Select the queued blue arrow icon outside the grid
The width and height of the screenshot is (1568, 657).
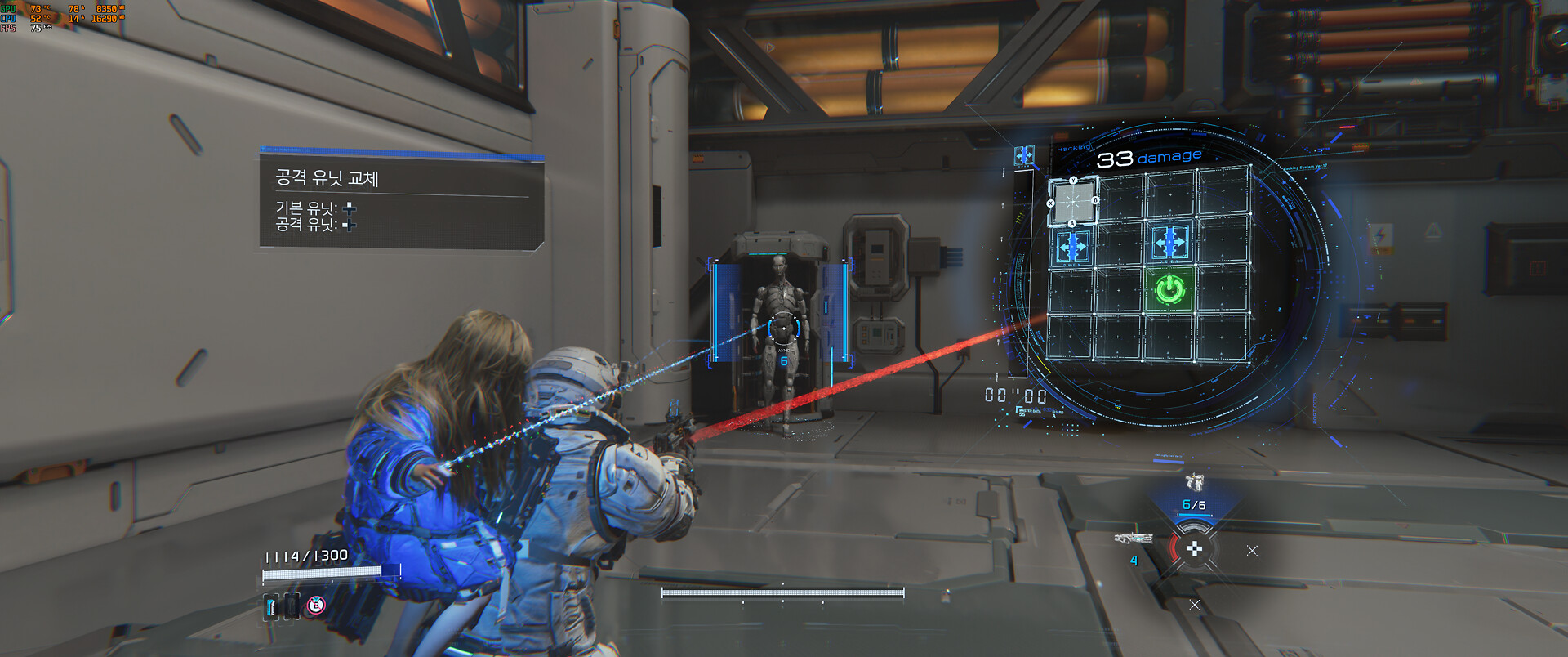click(1024, 155)
